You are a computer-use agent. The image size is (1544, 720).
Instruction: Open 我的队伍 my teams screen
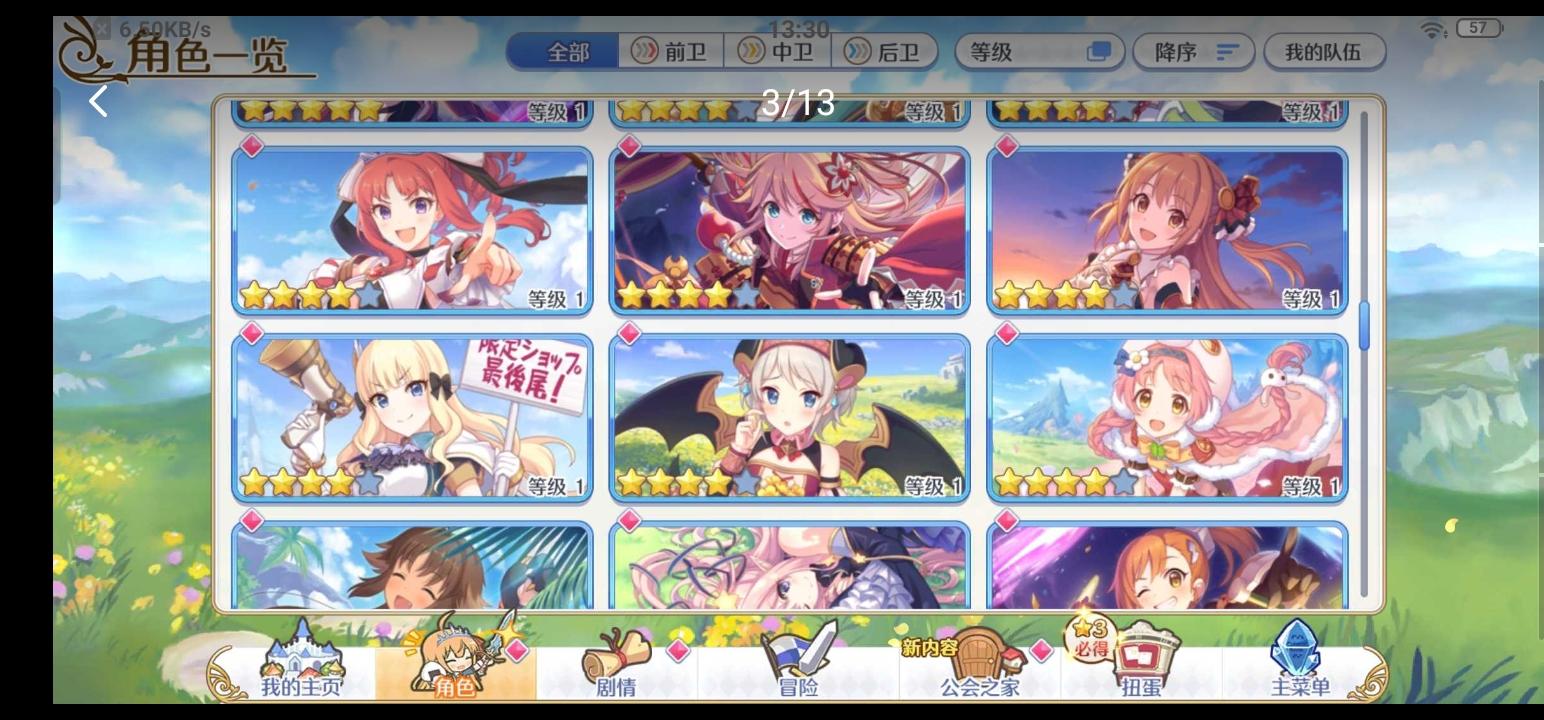coord(1324,52)
